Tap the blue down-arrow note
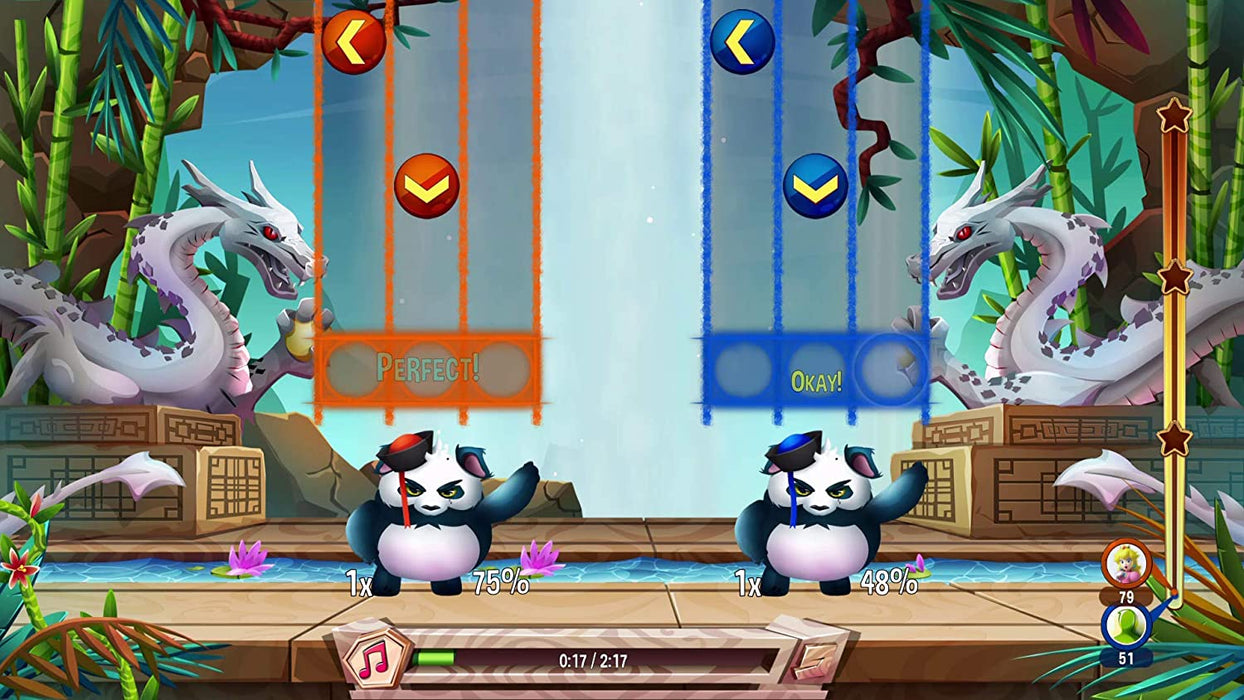Viewport: 1244px width, 700px height. 815,186
